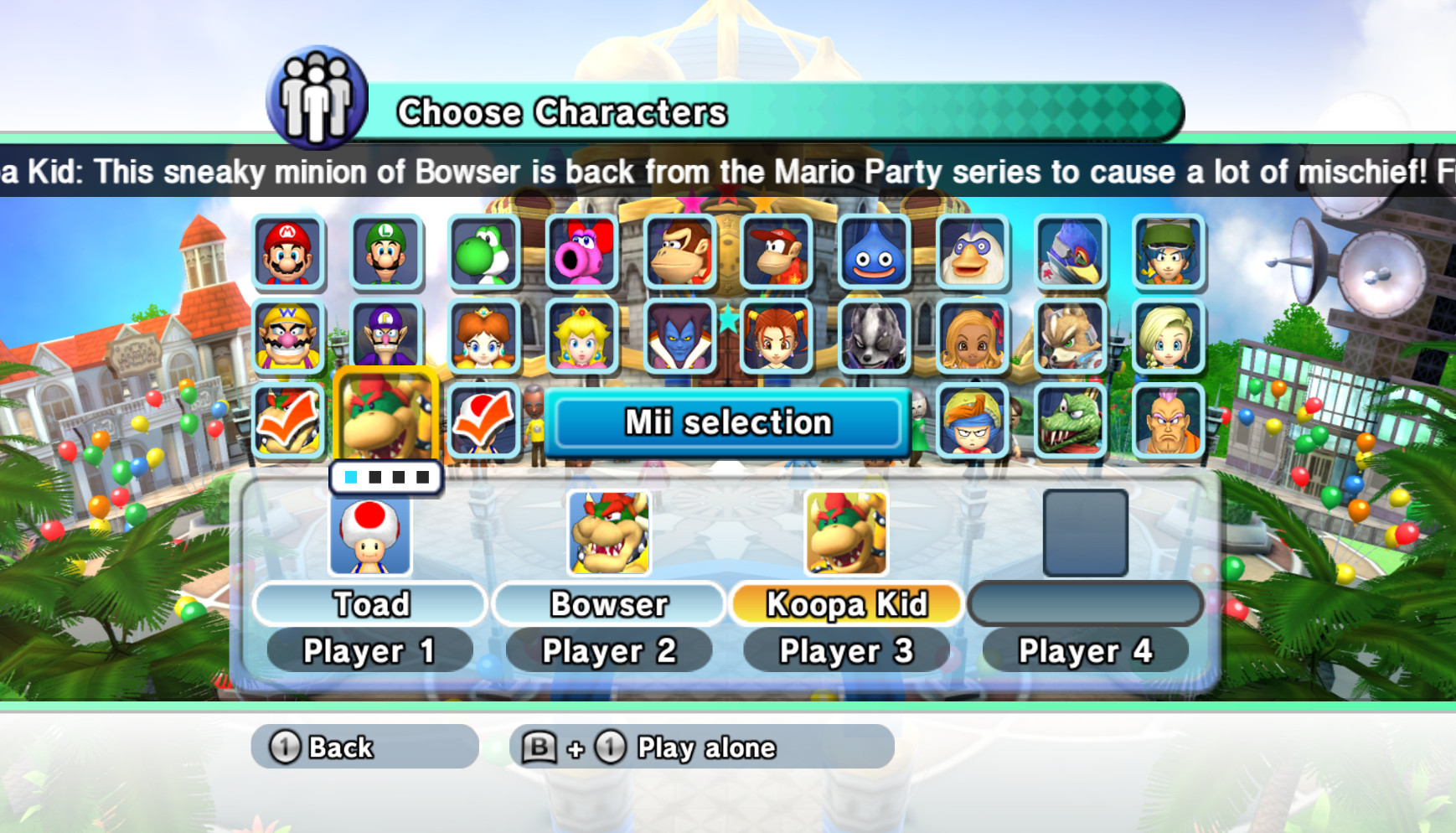
Task: Choose Waluigi's portrait
Action: pyautogui.click(x=385, y=339)
